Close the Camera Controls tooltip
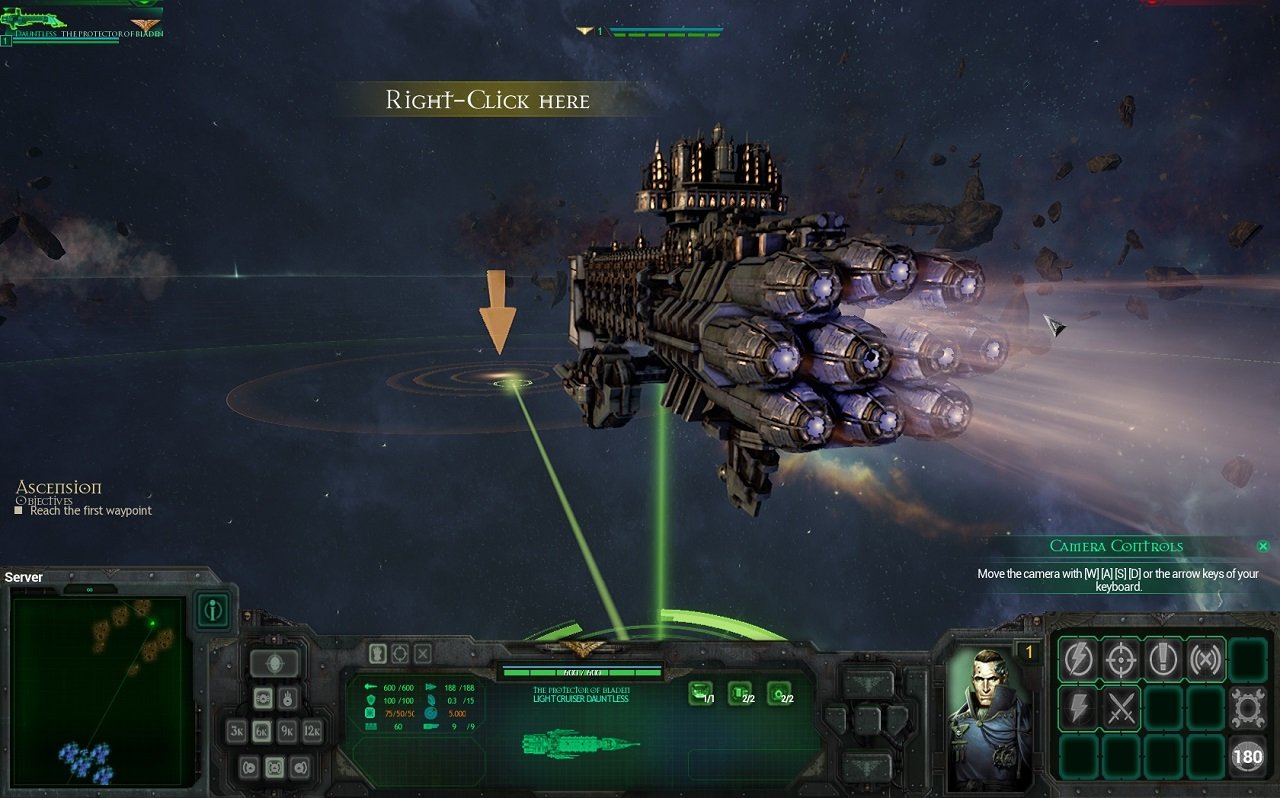 tap(1263, 546)
